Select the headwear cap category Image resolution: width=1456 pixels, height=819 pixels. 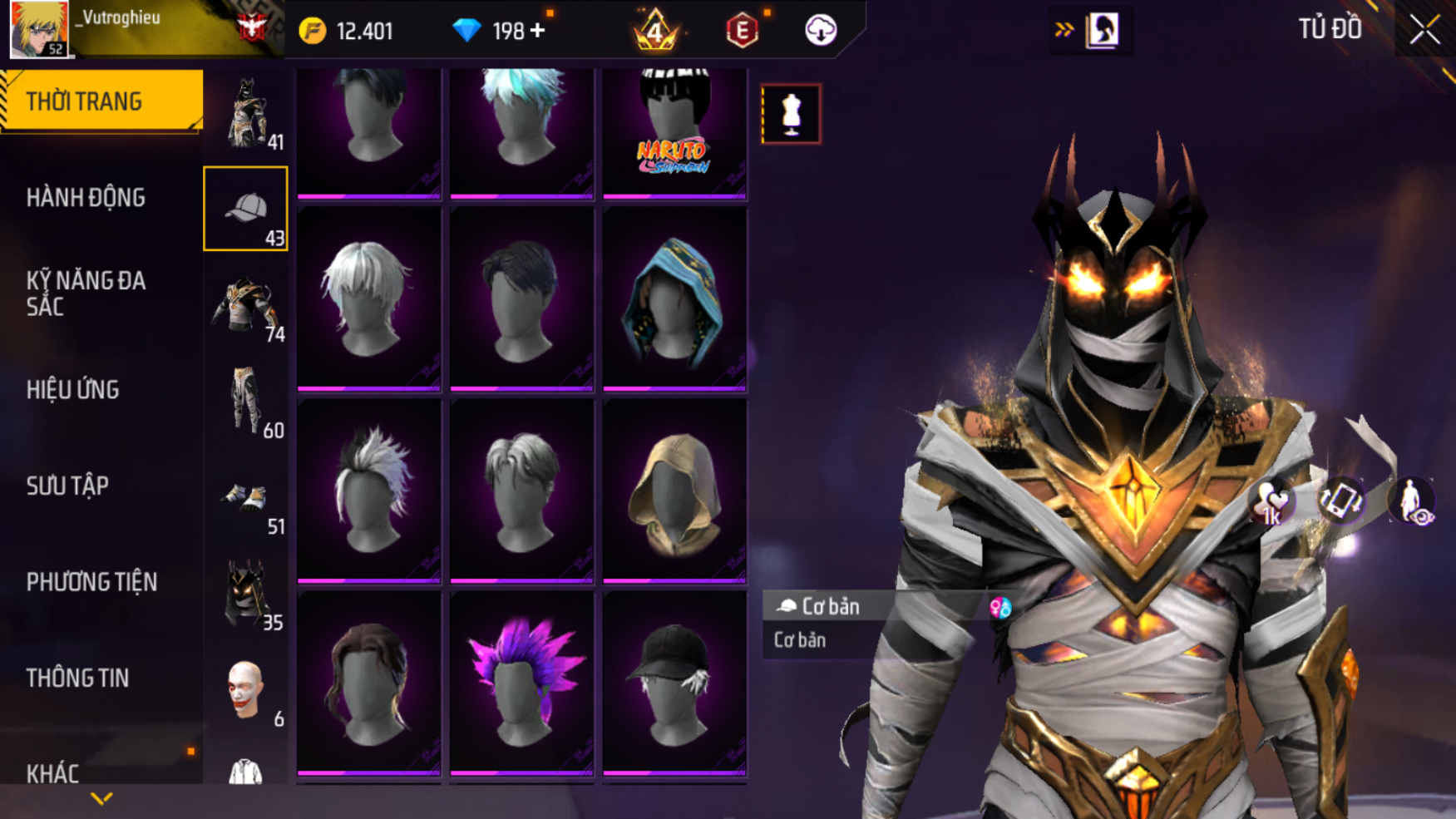click(x=245, y=209)
